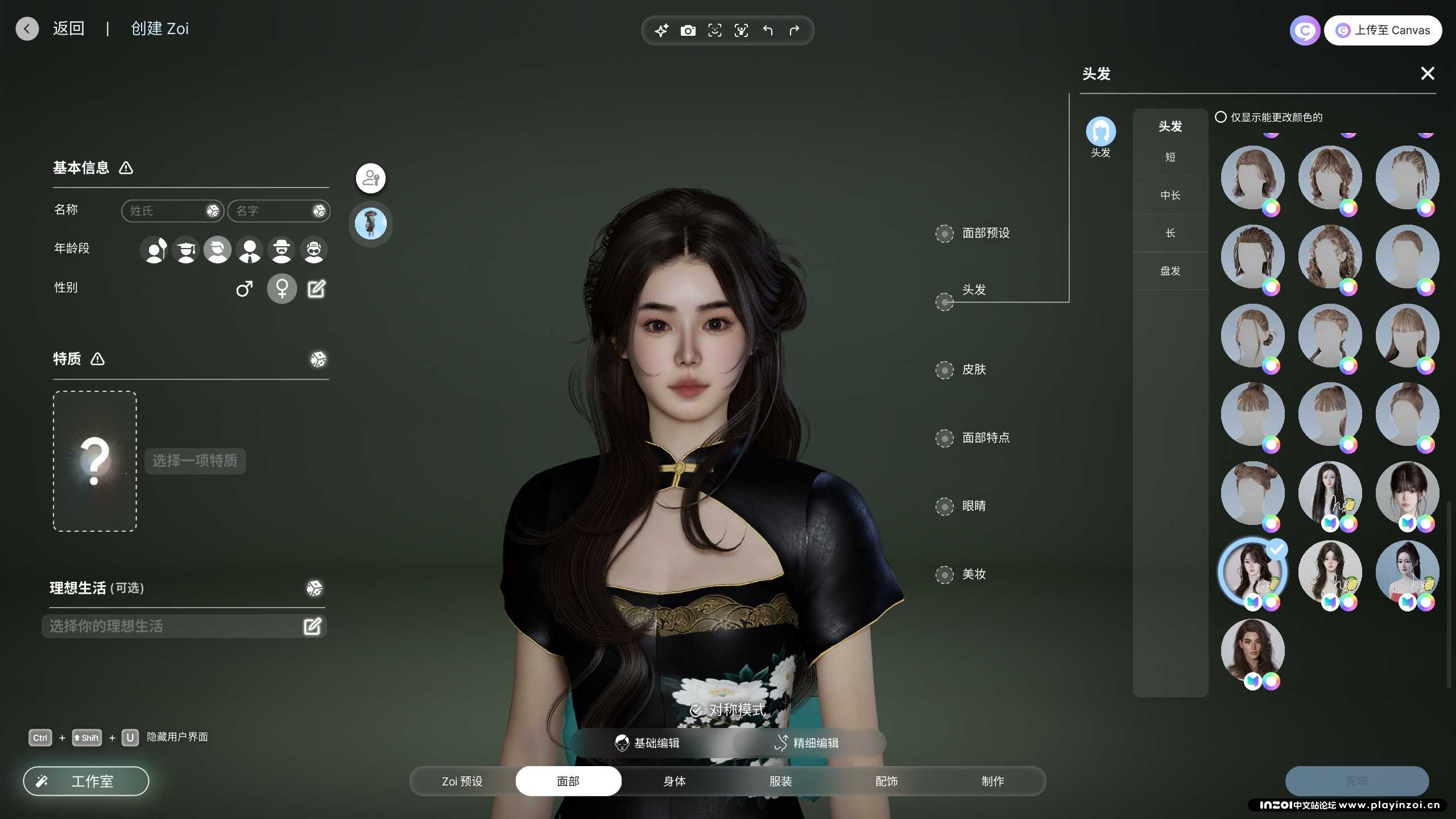Choose the top-knot bun with bangs hairstyle thumbnail
Screen dimensions: 1456x819
1252,414
